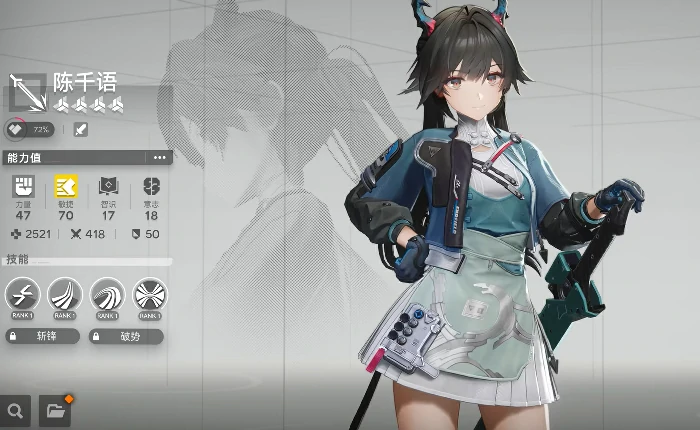
Task: Open the three-dots menu beside 能力值
Action: click(x=159, y=158)
